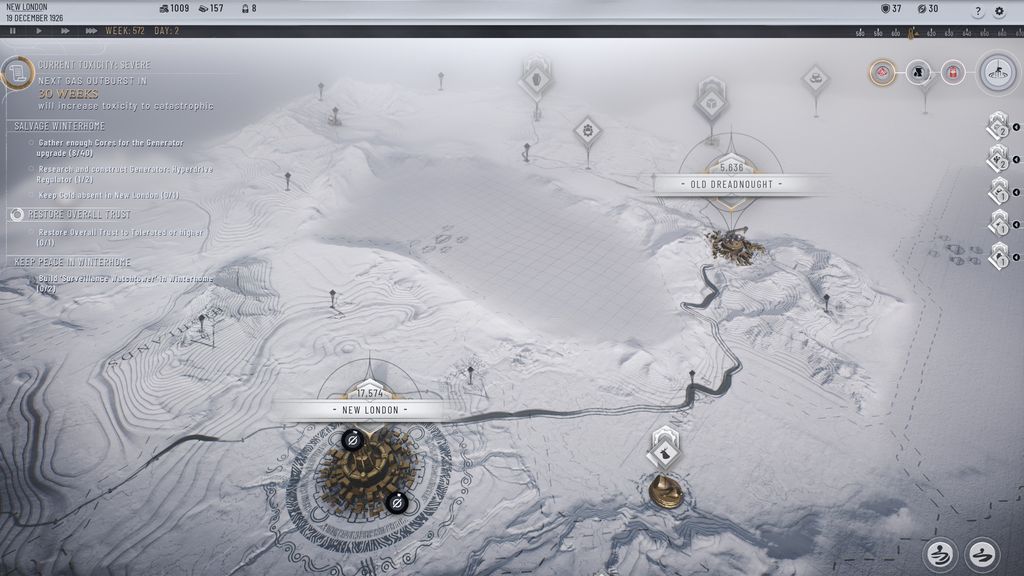
Task: Click the large round generator tower button
Action: (x=997, y=72)
